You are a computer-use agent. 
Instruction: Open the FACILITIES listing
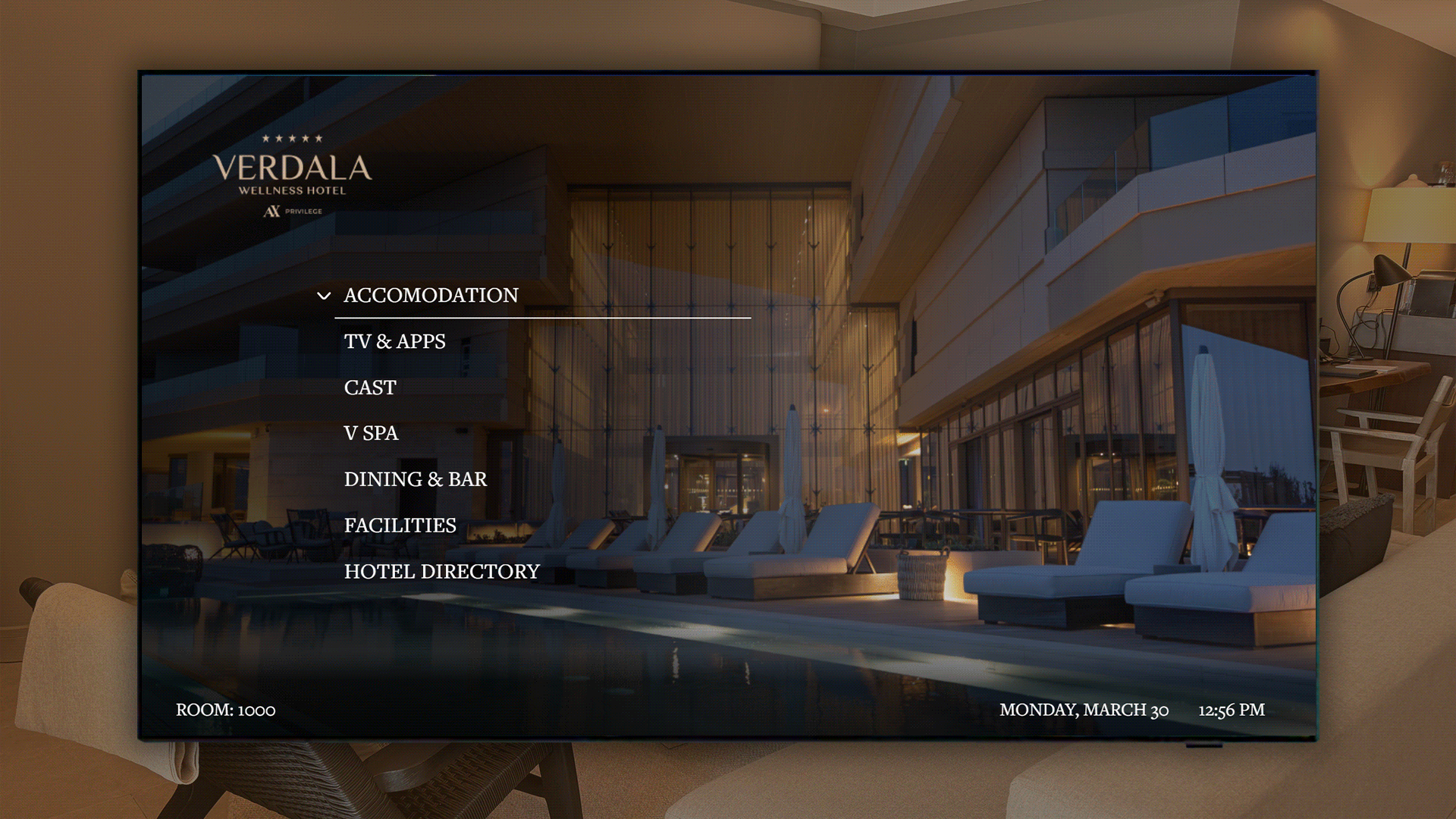tap(400, 525)
